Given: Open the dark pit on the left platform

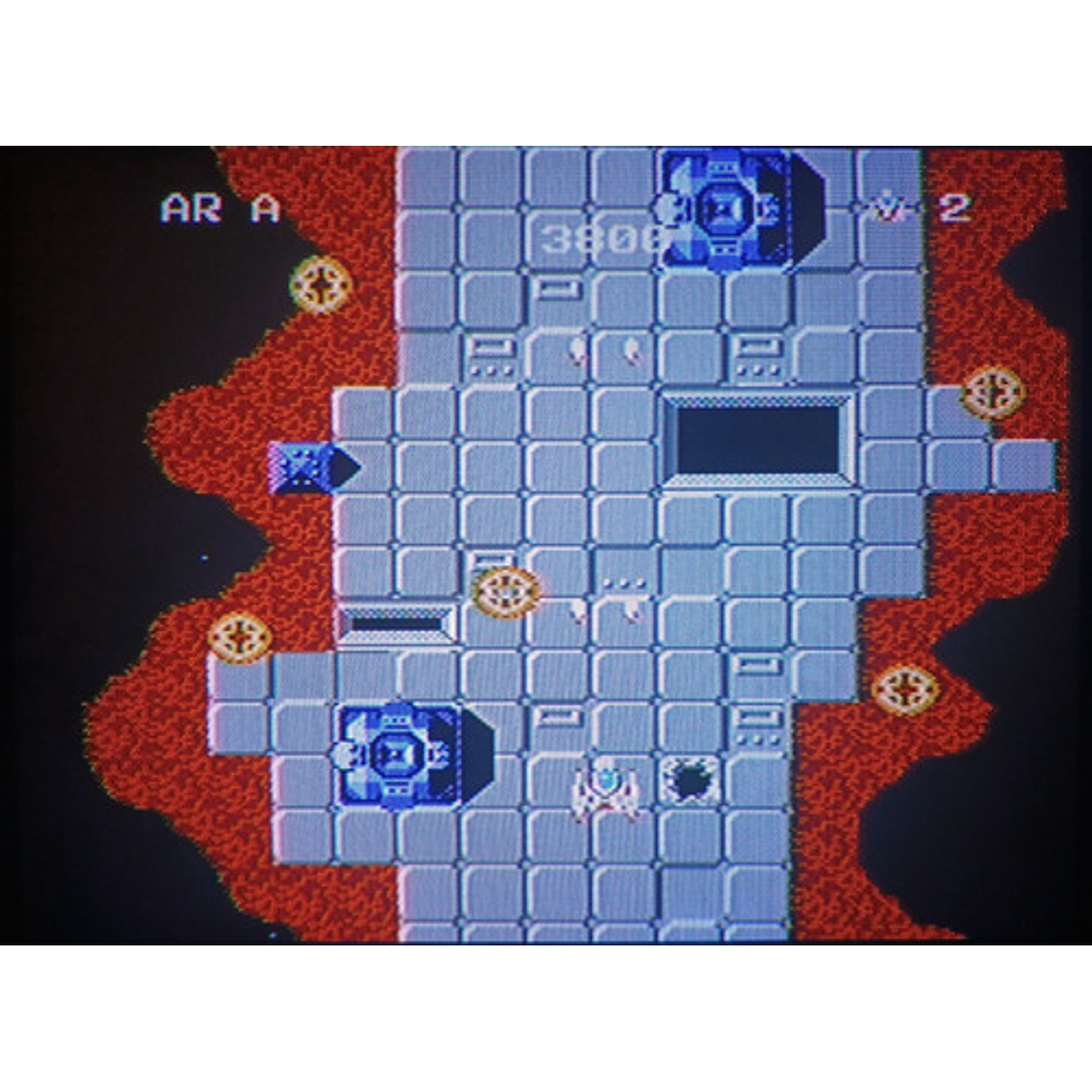Looking at the screenshot, I should pyautogui.click(x=395, y=623).
